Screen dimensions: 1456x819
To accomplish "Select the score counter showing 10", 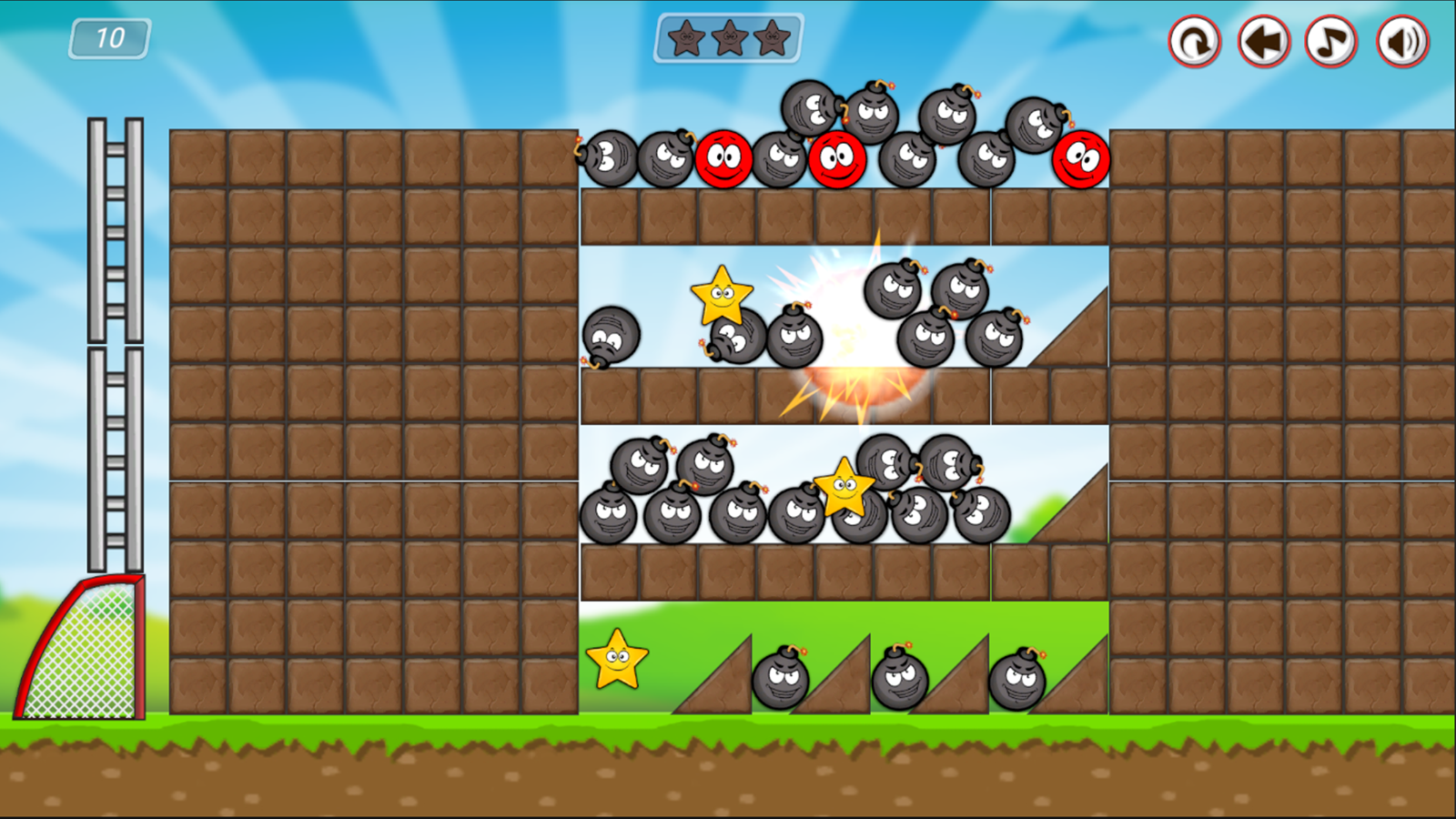I will click(x=109, y=38).
